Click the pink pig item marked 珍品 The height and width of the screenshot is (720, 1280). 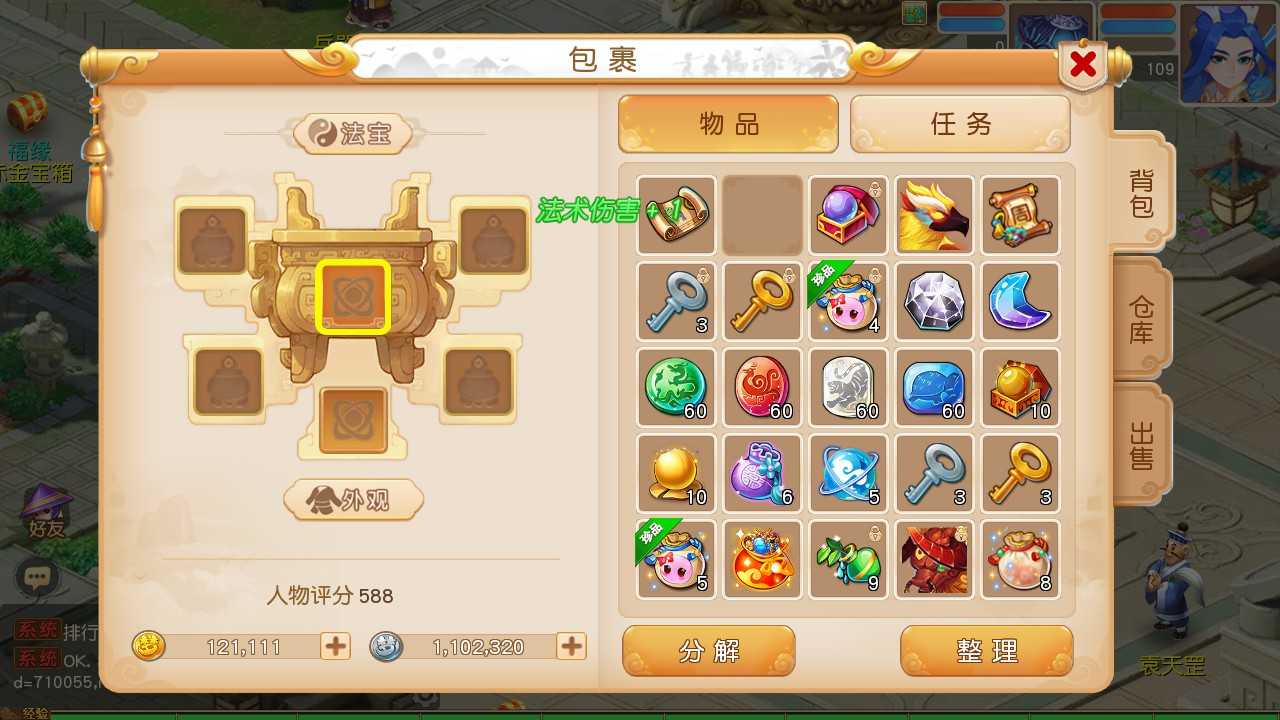pos(848,302)
